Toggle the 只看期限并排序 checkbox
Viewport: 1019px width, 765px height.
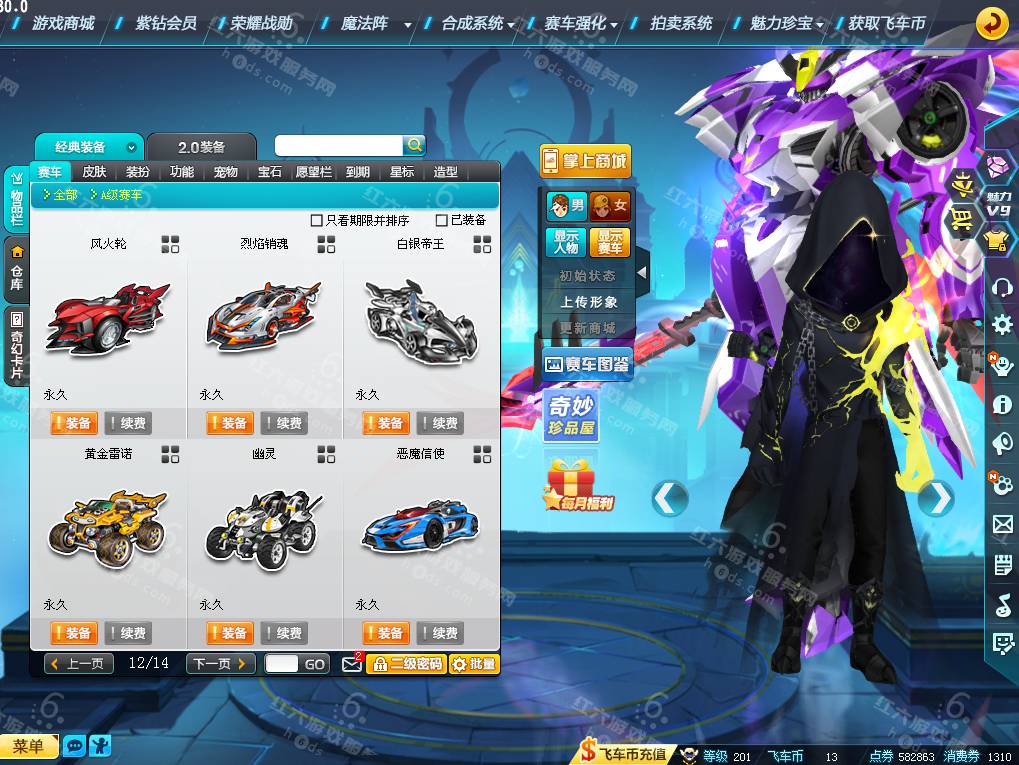(x=317, y=220)
